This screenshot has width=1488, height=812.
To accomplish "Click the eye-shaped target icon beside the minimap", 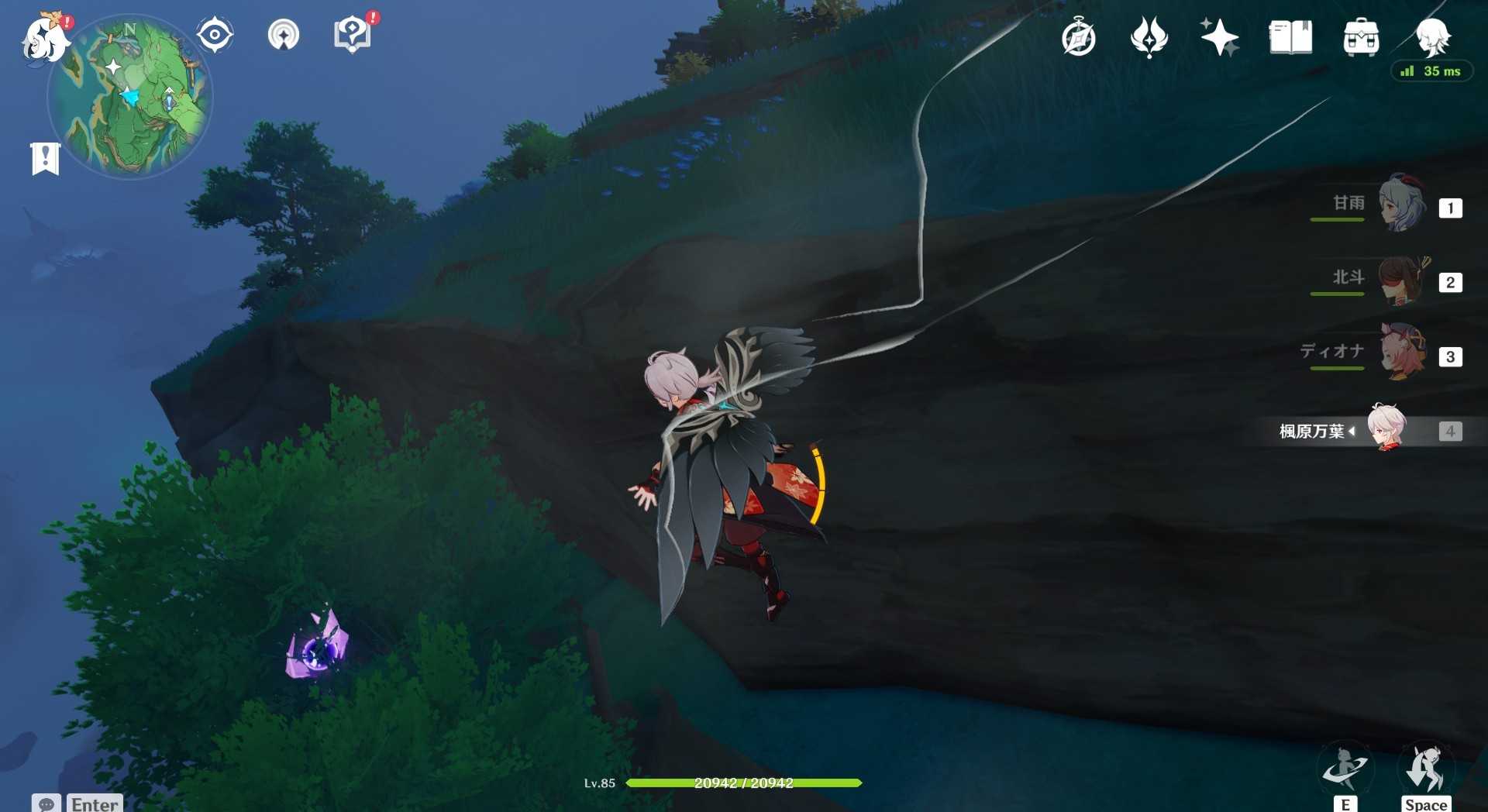I will click(x=215, y=35).
